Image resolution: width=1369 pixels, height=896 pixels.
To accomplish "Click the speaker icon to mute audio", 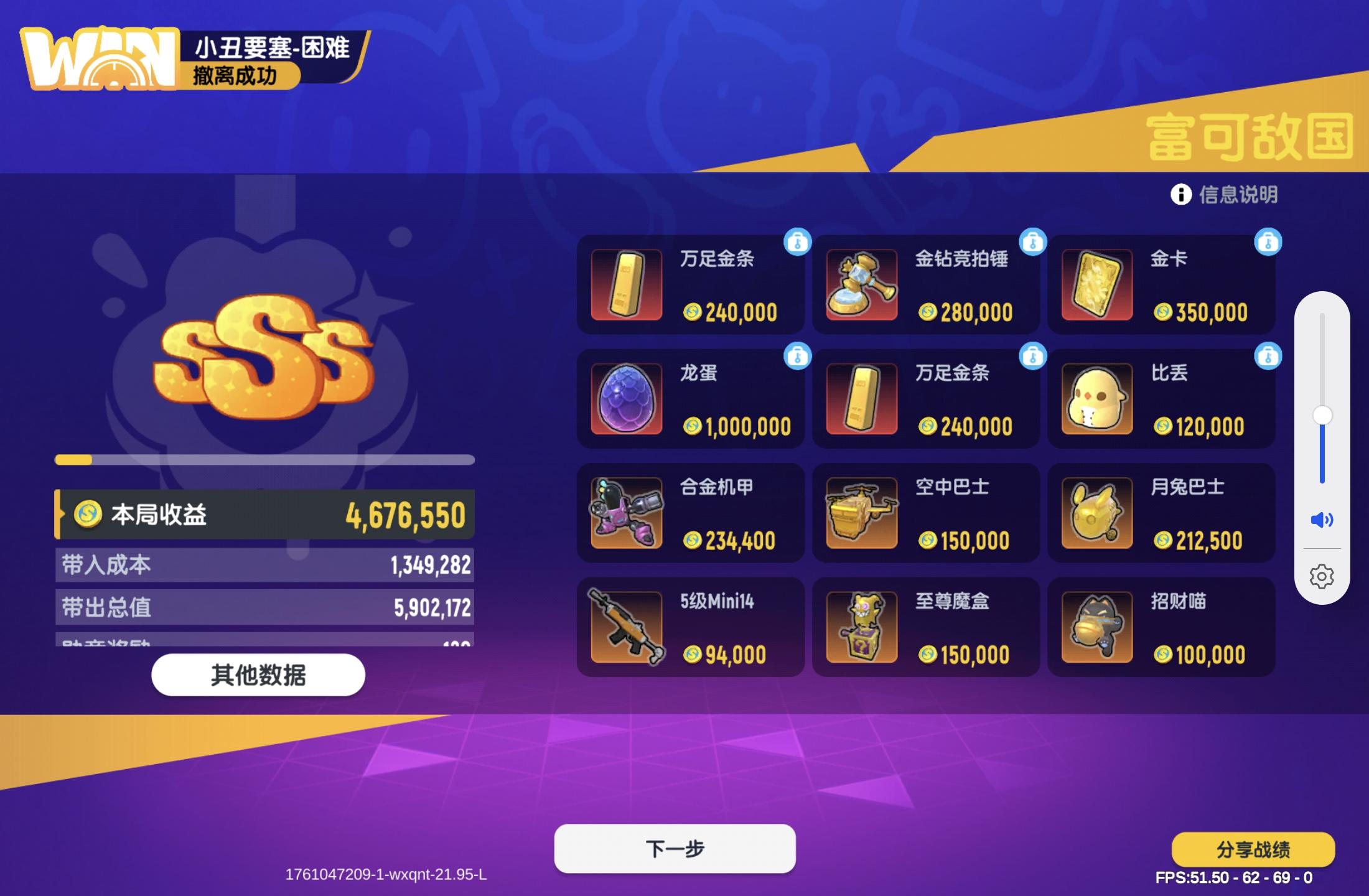I will (x=1323, y=516).
